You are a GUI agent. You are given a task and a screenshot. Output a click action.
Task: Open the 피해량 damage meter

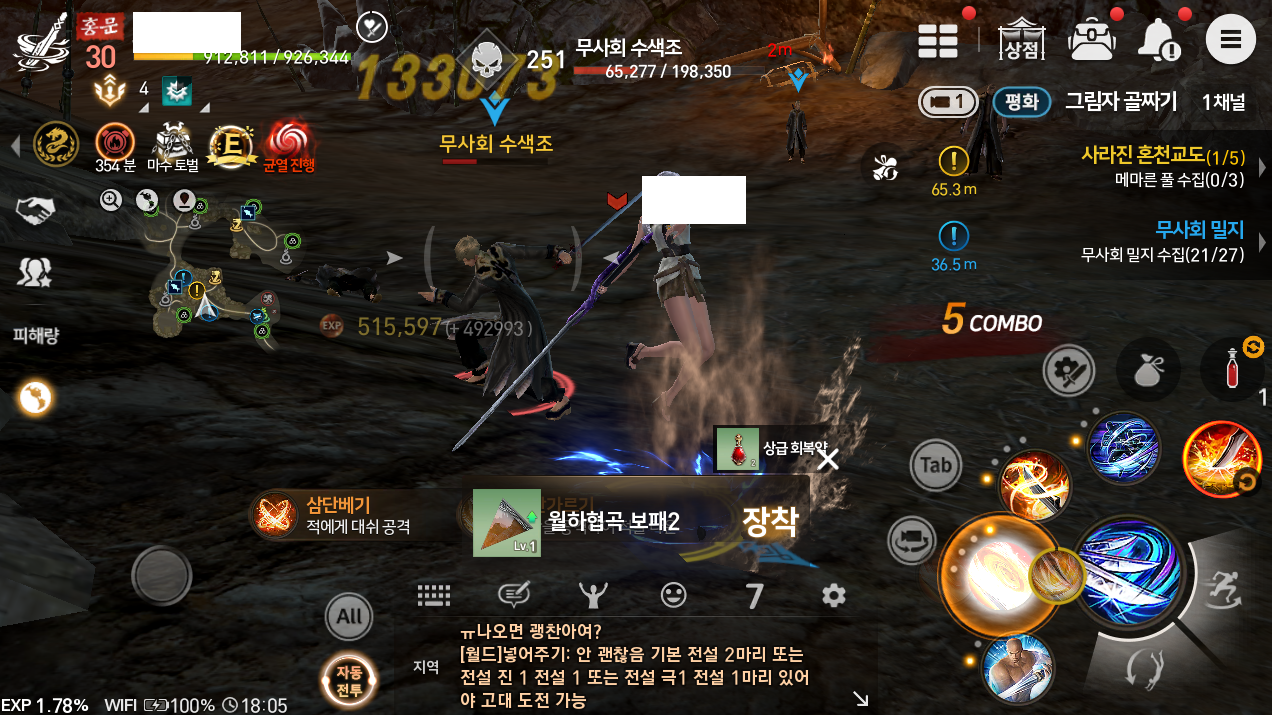click(x=36, y=336)
